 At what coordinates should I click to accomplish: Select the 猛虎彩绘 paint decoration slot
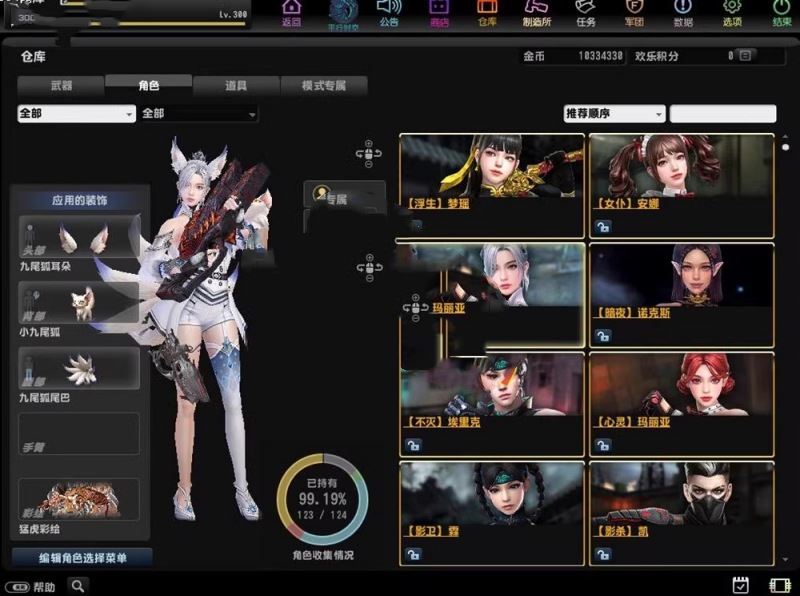point(79,499)
